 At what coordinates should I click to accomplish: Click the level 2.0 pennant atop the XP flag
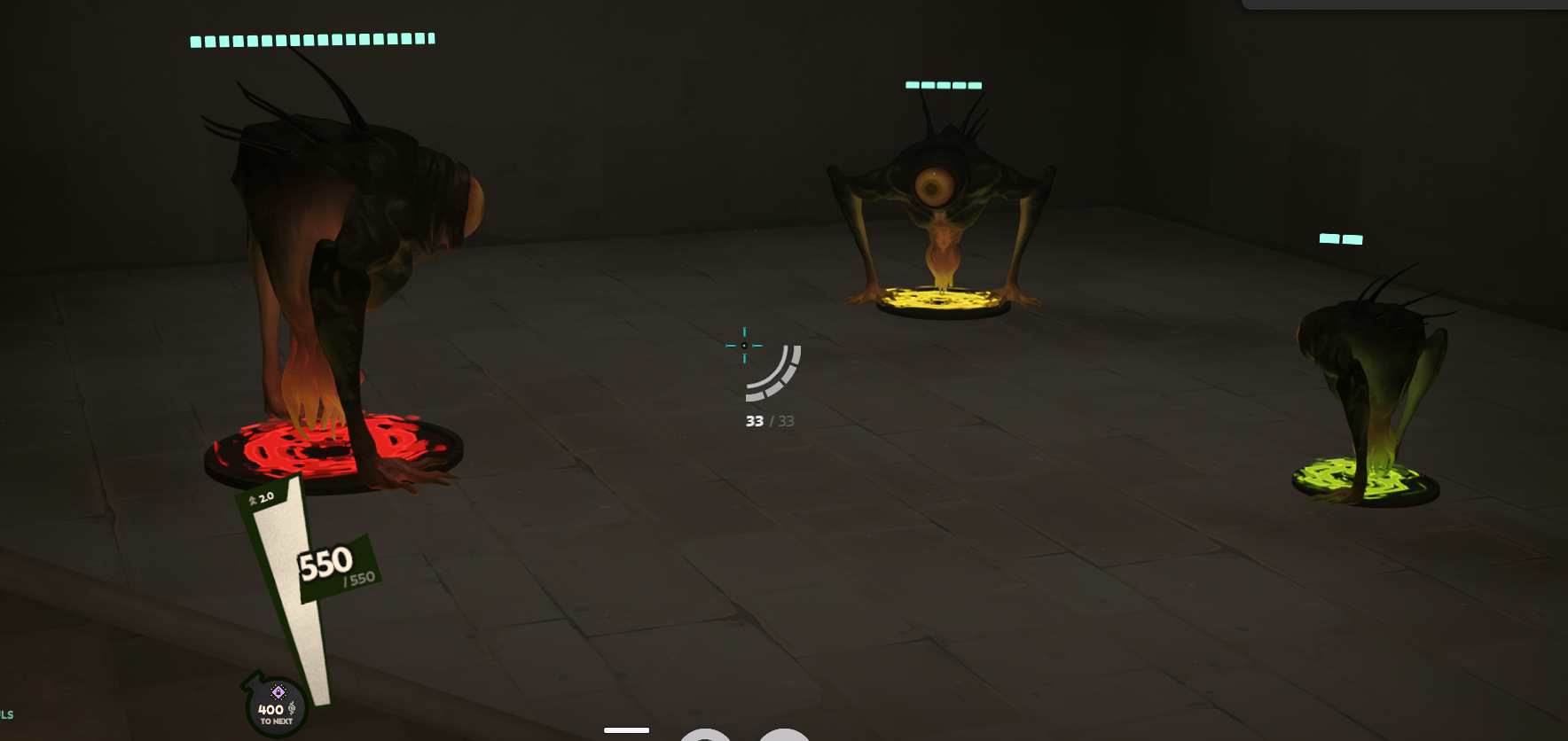[263, 499]
